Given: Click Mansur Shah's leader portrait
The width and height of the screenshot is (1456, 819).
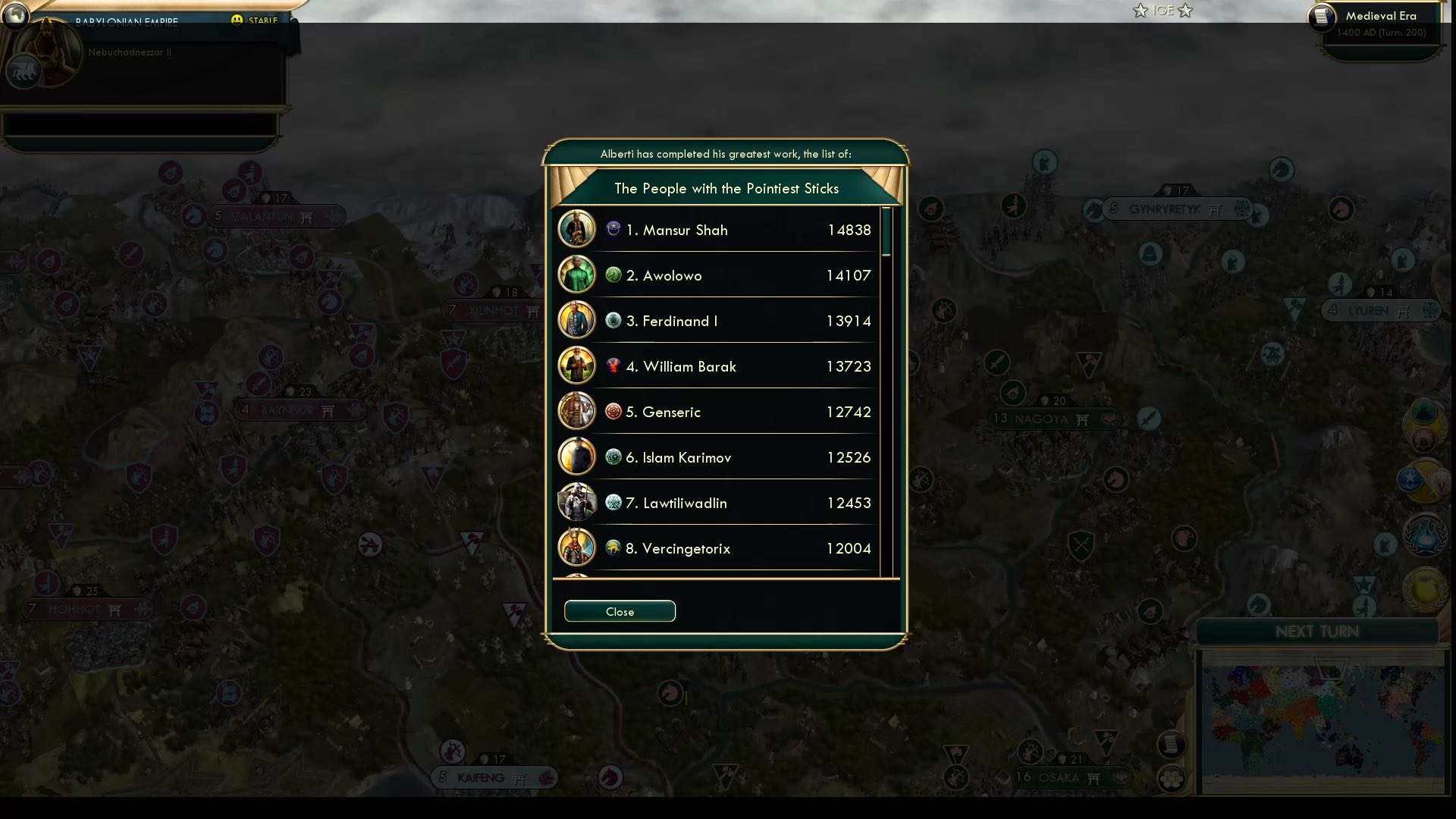Looking at the screenshot, I should click(x=576, y=229).
